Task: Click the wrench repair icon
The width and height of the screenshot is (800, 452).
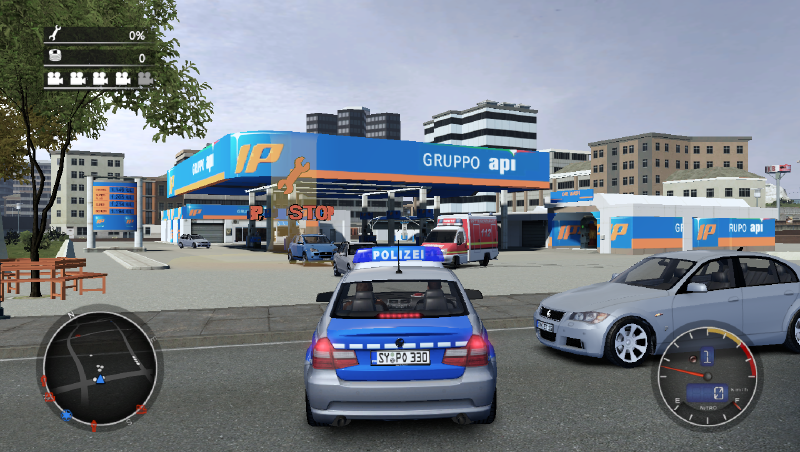Action: [54, 35]
